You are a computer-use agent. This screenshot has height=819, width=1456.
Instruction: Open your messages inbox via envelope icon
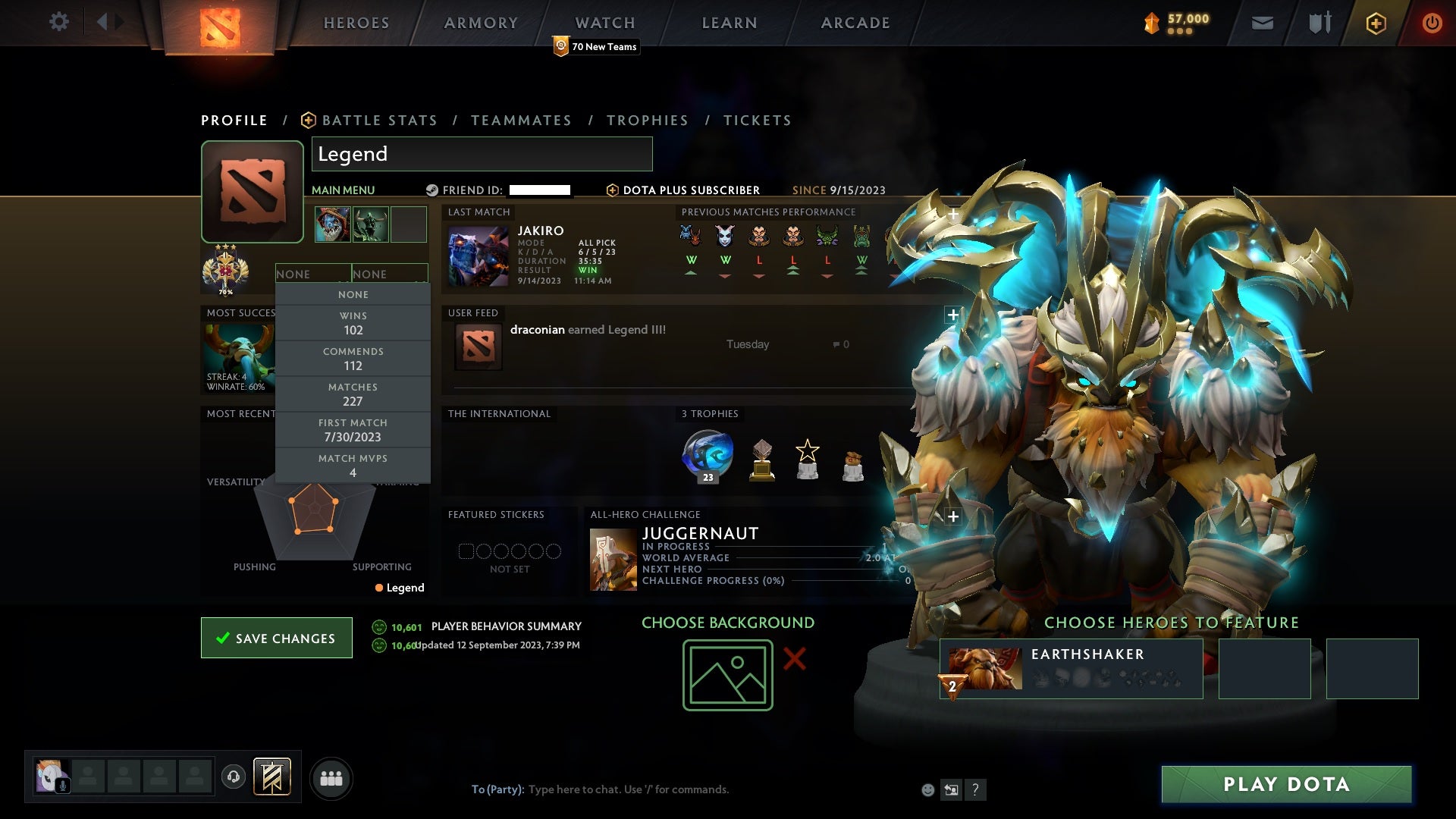pos(1263,23)
